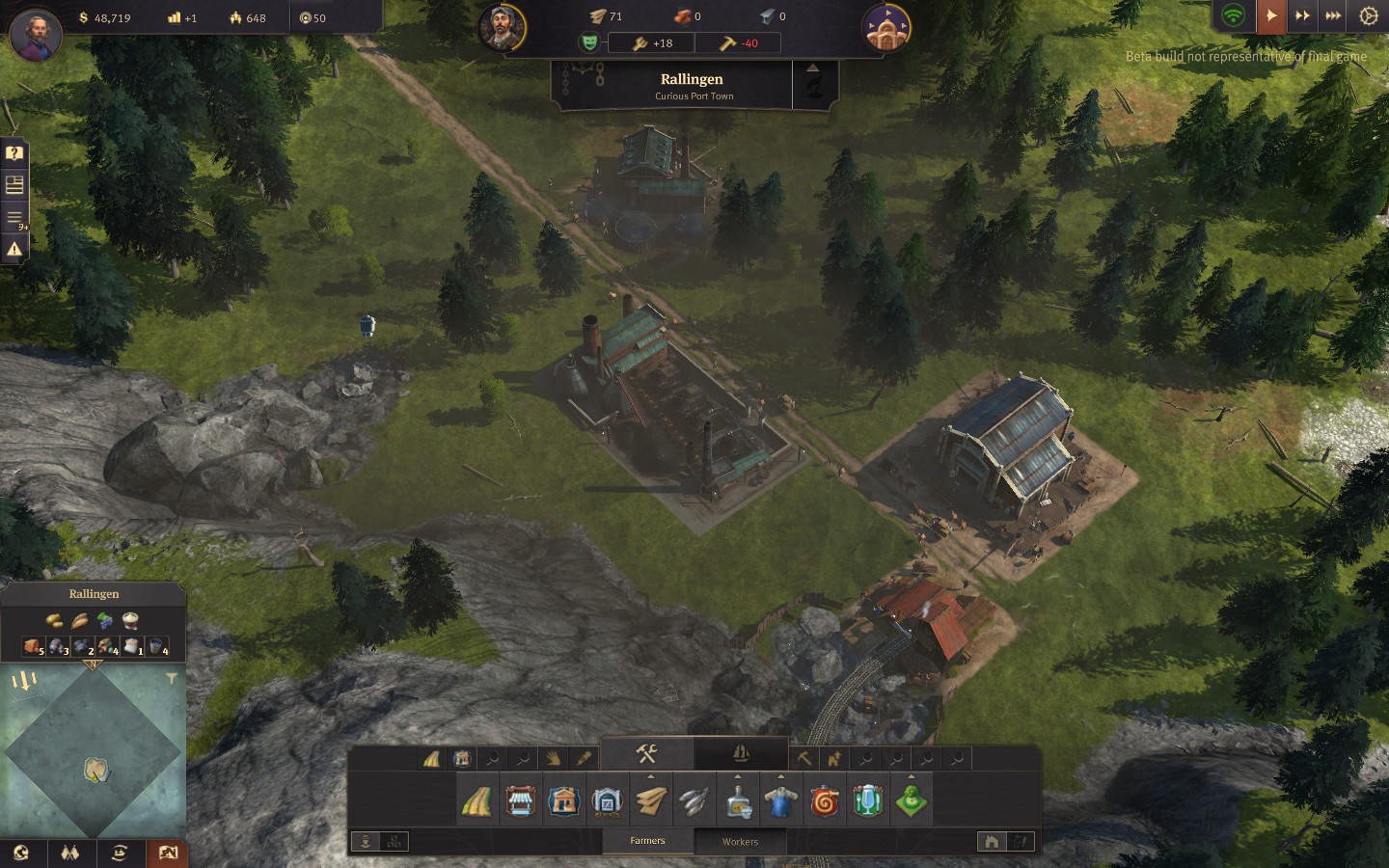The height and width of the screenshot is (868, 1389).
Task: Set game speed to triple fast-forward
Action: point(1333,16)
